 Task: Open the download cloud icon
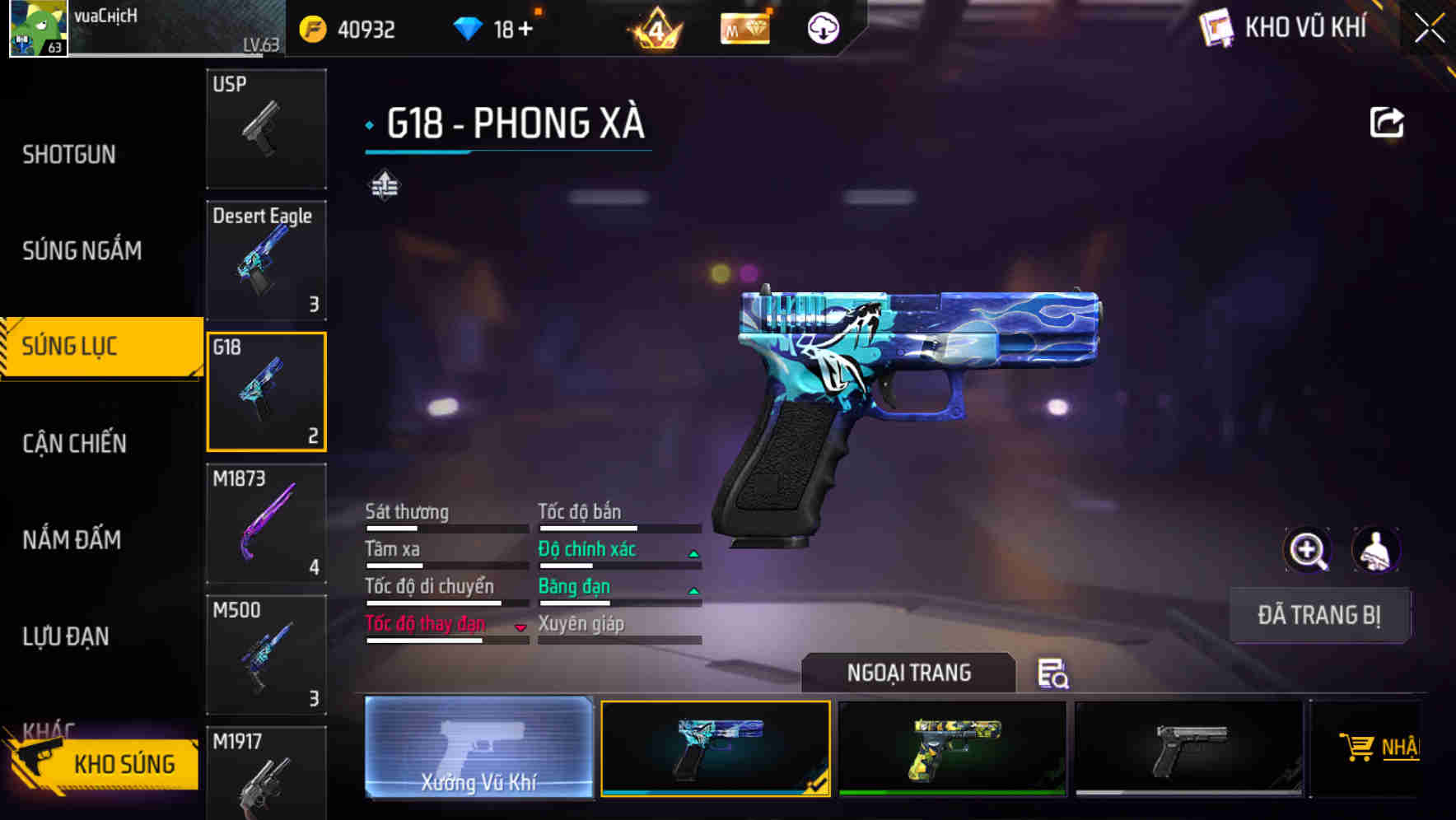coord(822,27)
